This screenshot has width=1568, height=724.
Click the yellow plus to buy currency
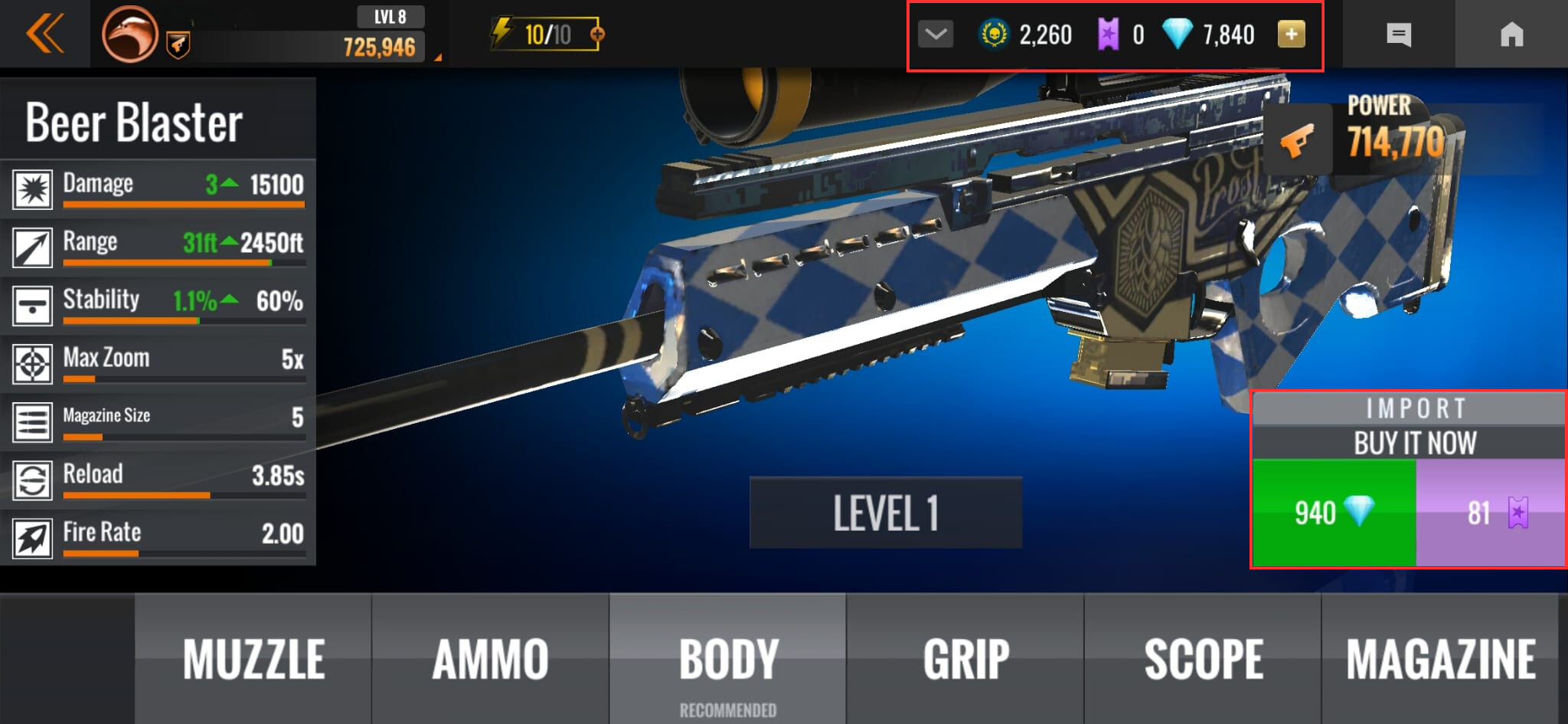[1291, 34]
